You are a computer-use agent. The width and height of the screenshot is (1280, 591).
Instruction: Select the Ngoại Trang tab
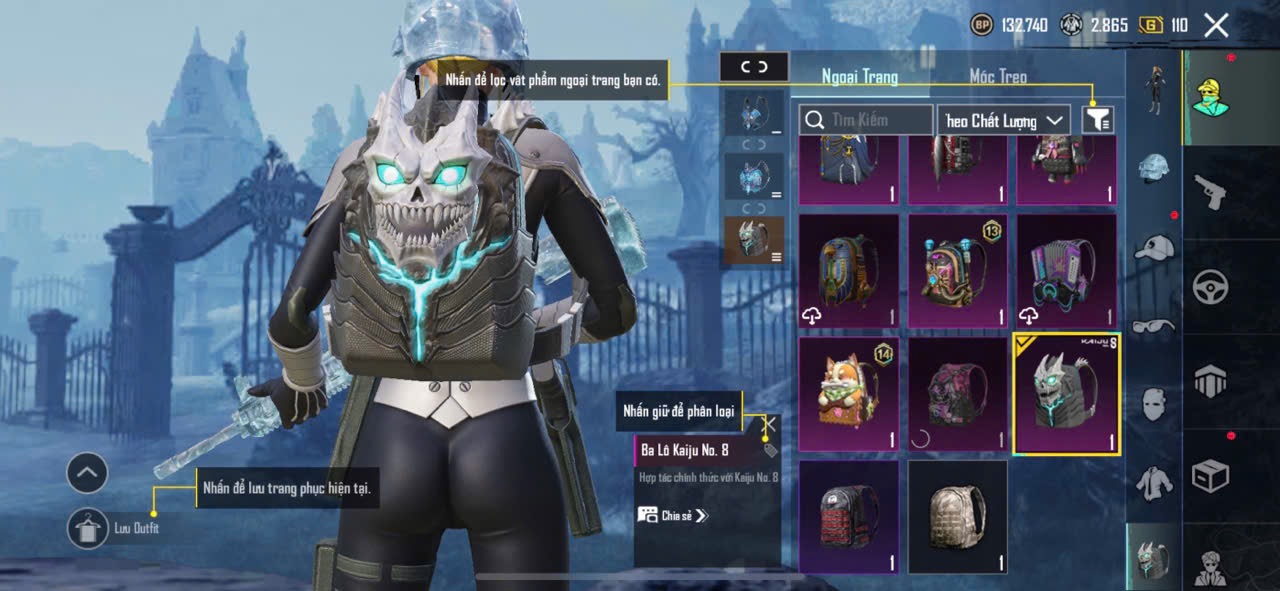pyautogui.click(x=860, y=76)
